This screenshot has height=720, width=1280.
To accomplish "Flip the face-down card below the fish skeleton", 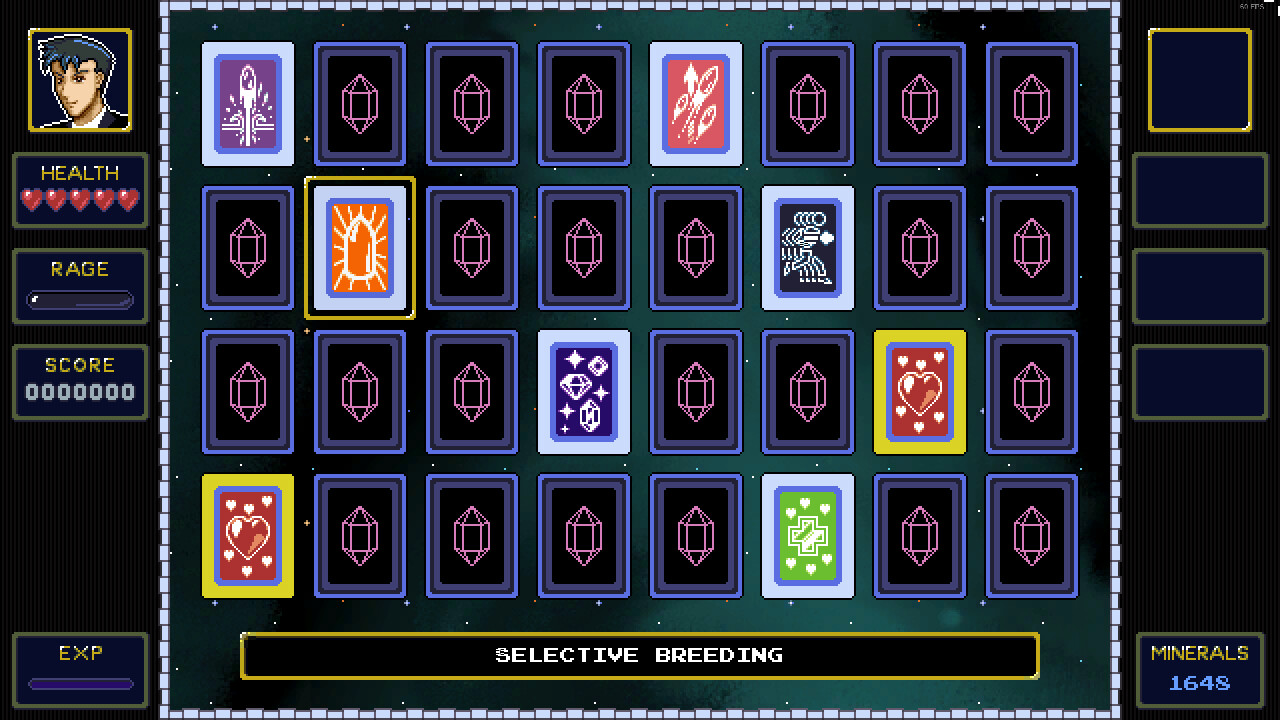I will point(807,391).
